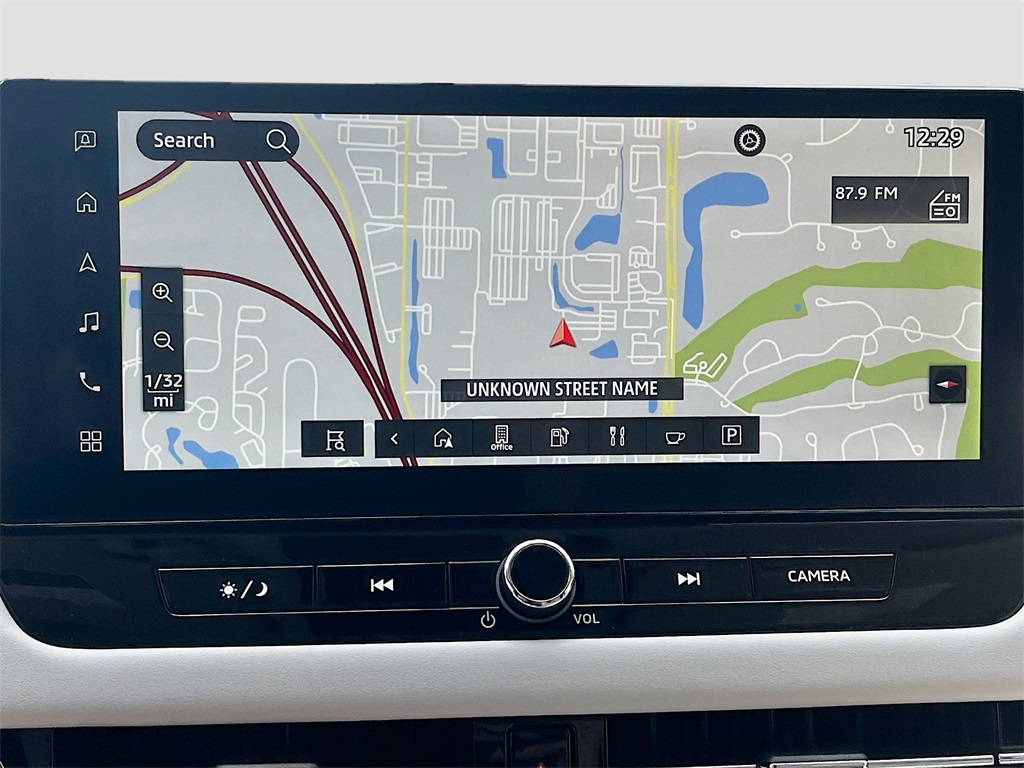Show the all-apps grid

tap(91, 441)
